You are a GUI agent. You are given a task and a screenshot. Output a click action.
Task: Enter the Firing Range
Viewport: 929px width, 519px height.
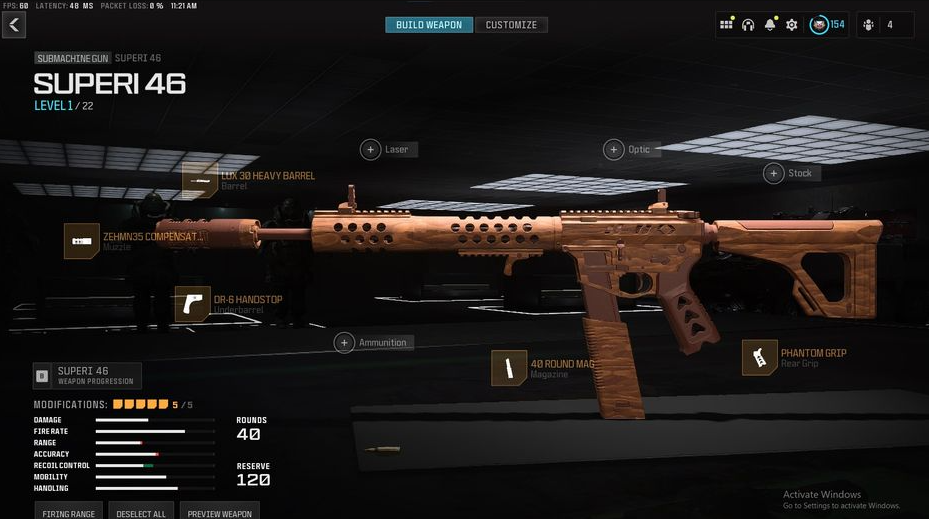click(x=69, y=511)
